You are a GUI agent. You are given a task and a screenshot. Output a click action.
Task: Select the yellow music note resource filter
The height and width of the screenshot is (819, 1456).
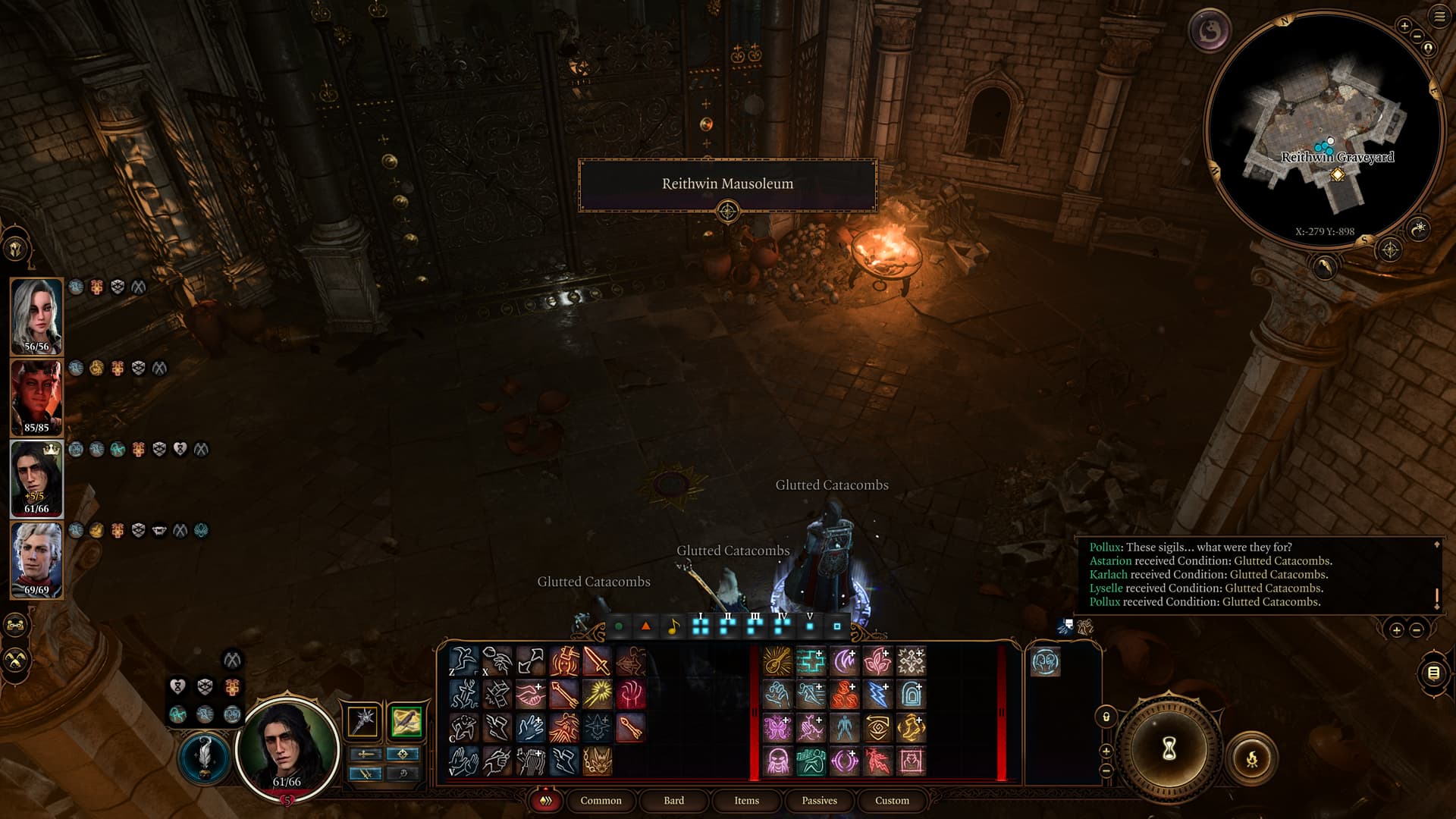pos(673,627)
